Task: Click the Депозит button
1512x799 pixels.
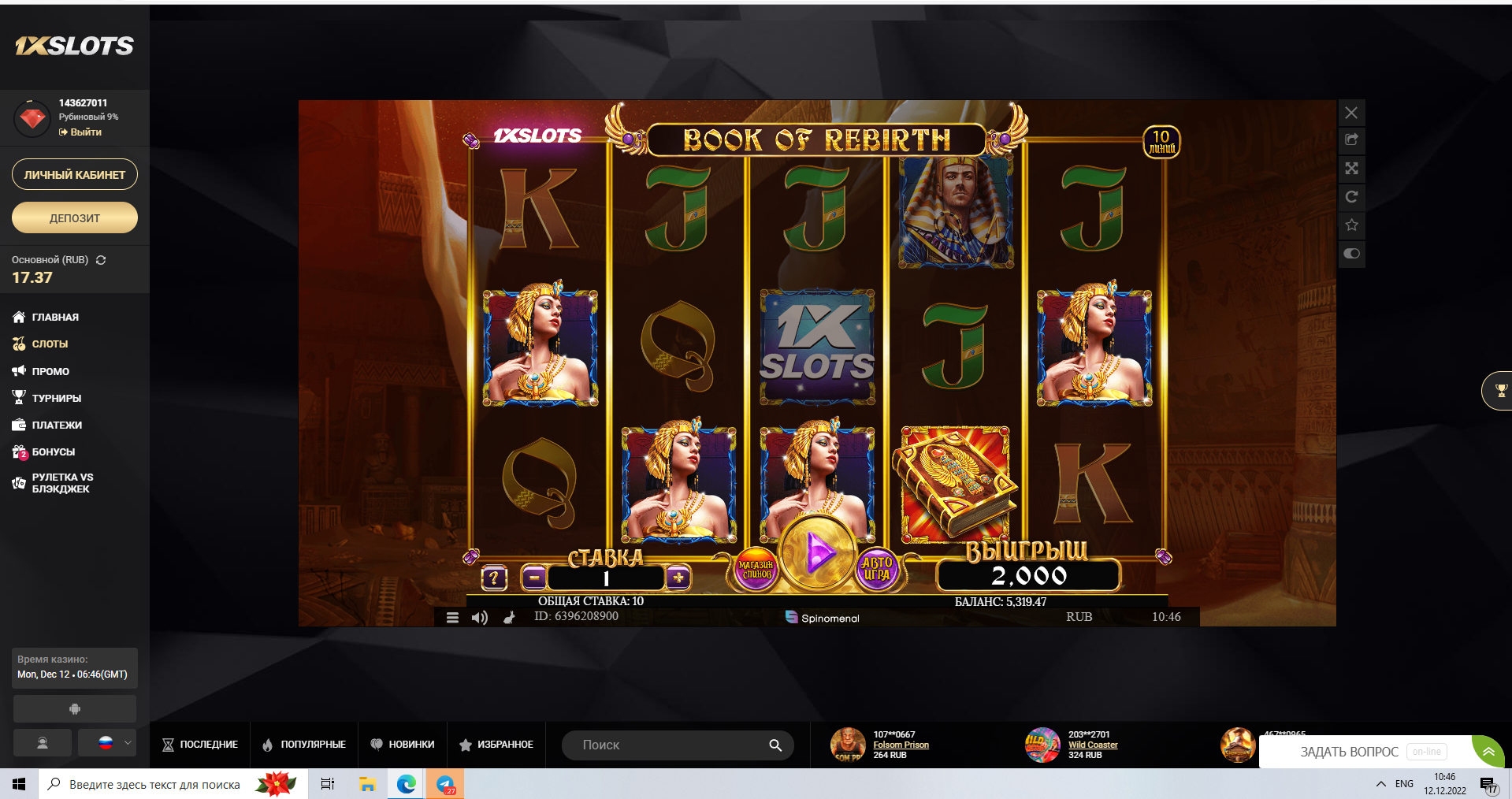Action: click(x=75, y=218)
